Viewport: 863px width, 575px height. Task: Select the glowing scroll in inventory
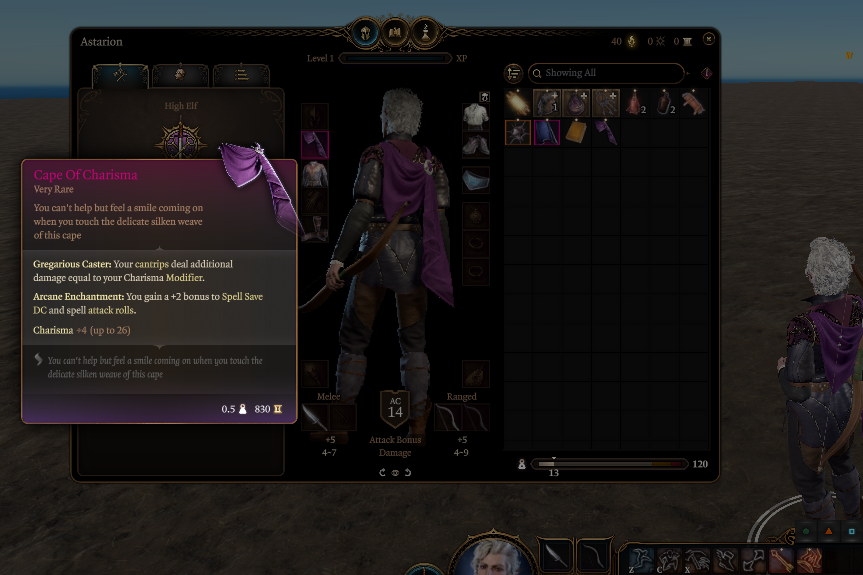517,103
